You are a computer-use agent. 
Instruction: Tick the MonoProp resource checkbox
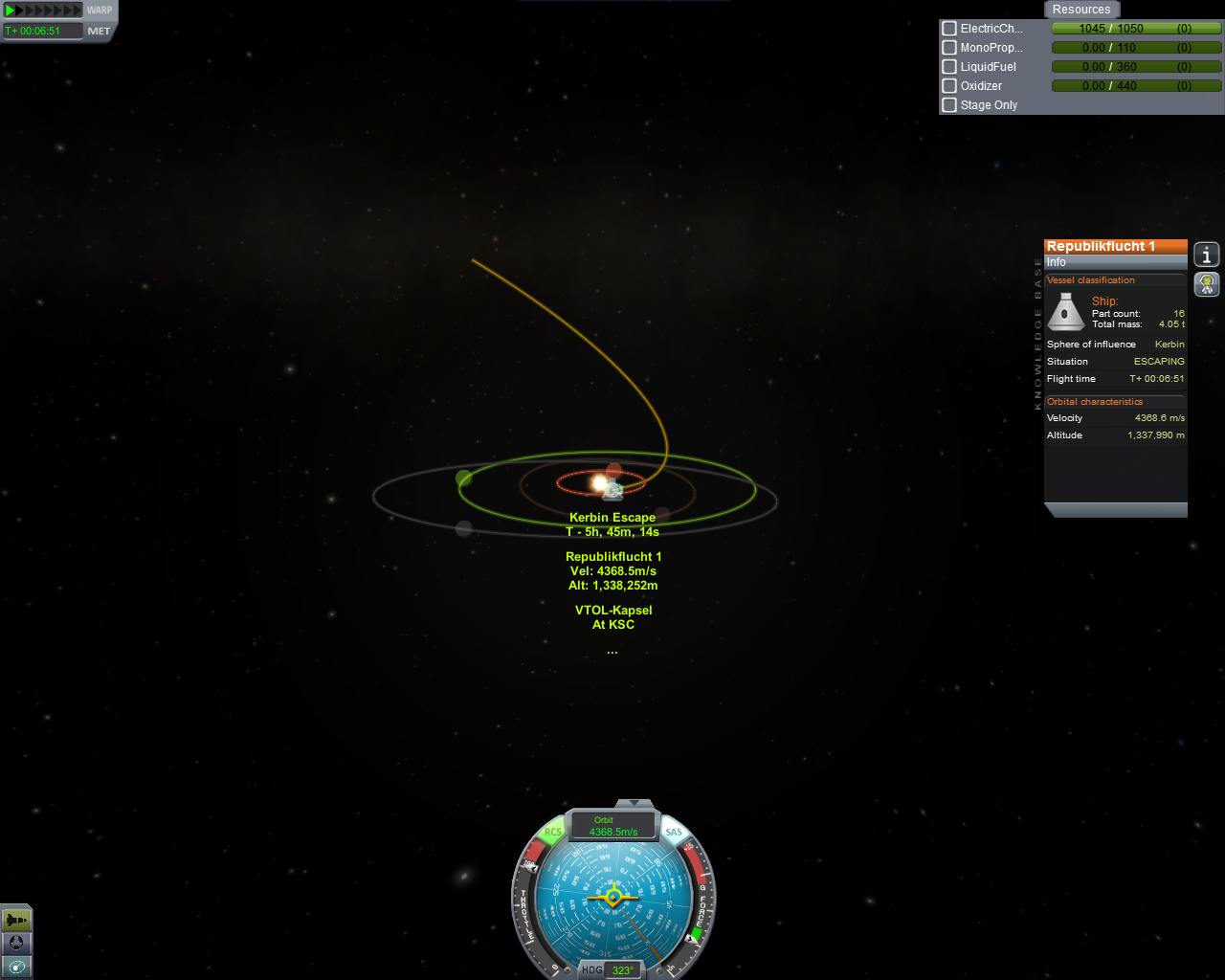point(949,48)
